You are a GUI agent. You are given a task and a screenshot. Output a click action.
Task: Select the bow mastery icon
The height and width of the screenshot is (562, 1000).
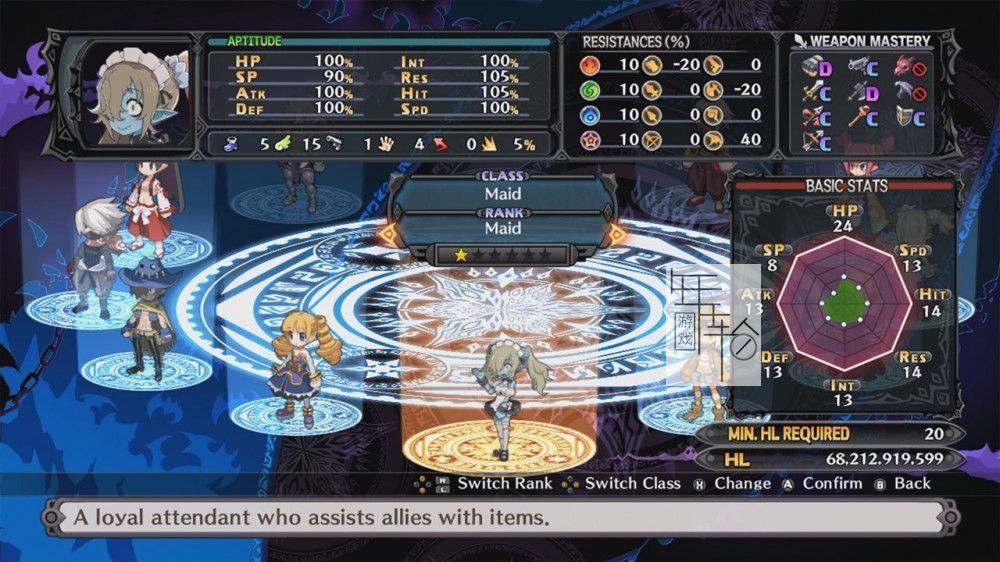click(810, 139)
